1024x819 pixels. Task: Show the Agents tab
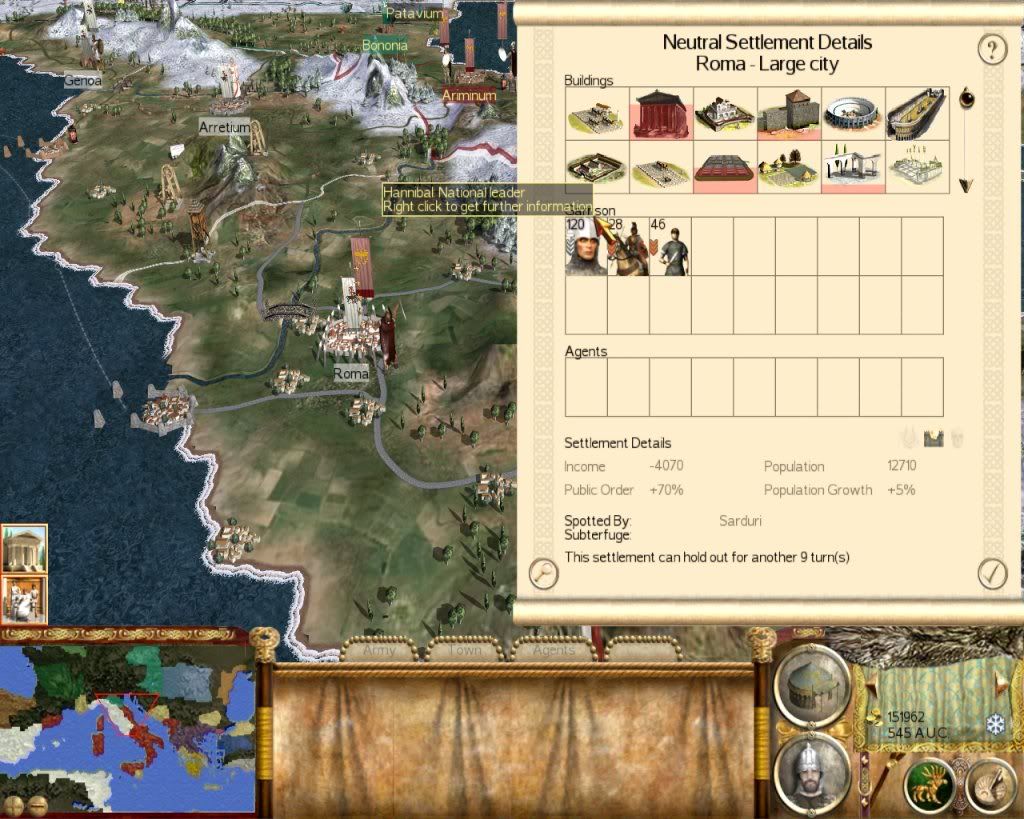553,650
